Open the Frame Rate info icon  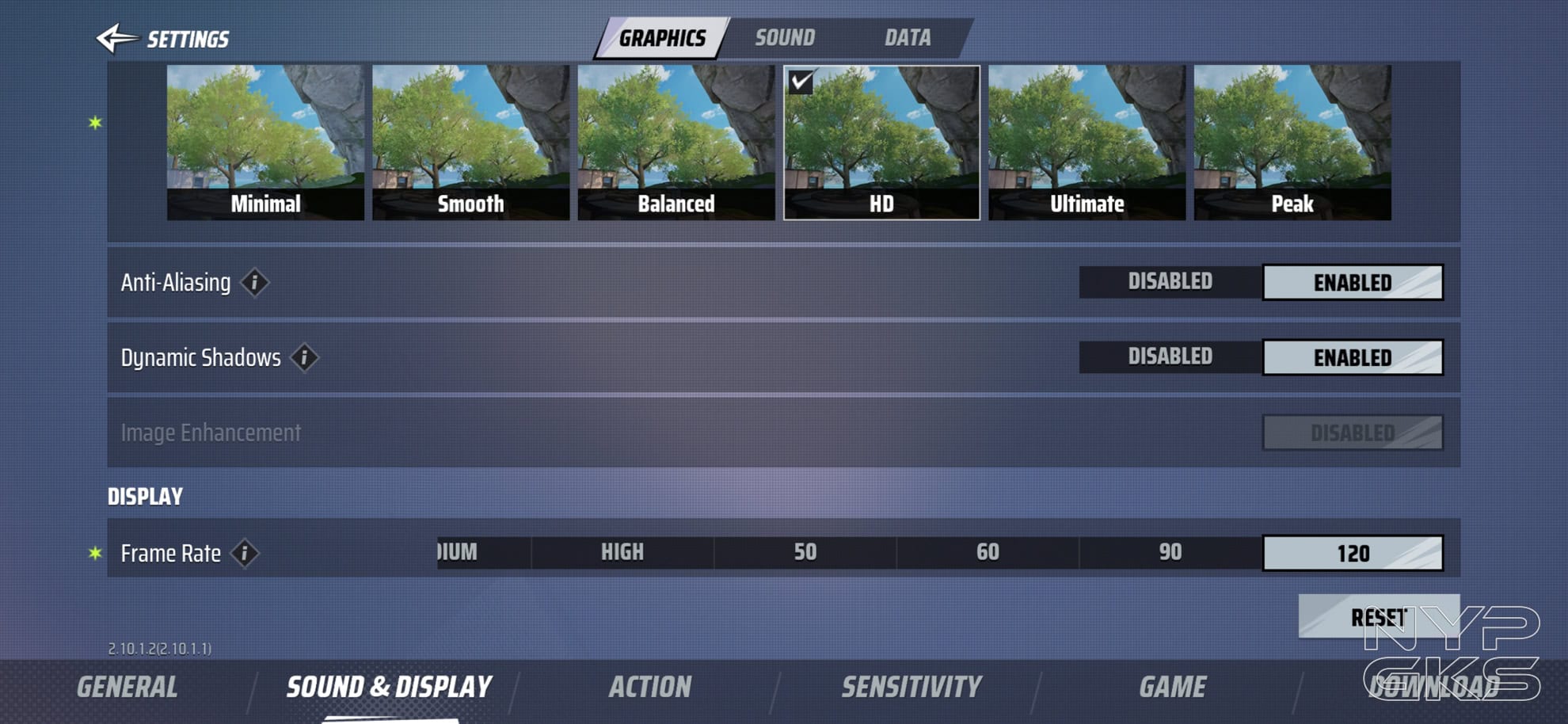click(x=245, y=554)
